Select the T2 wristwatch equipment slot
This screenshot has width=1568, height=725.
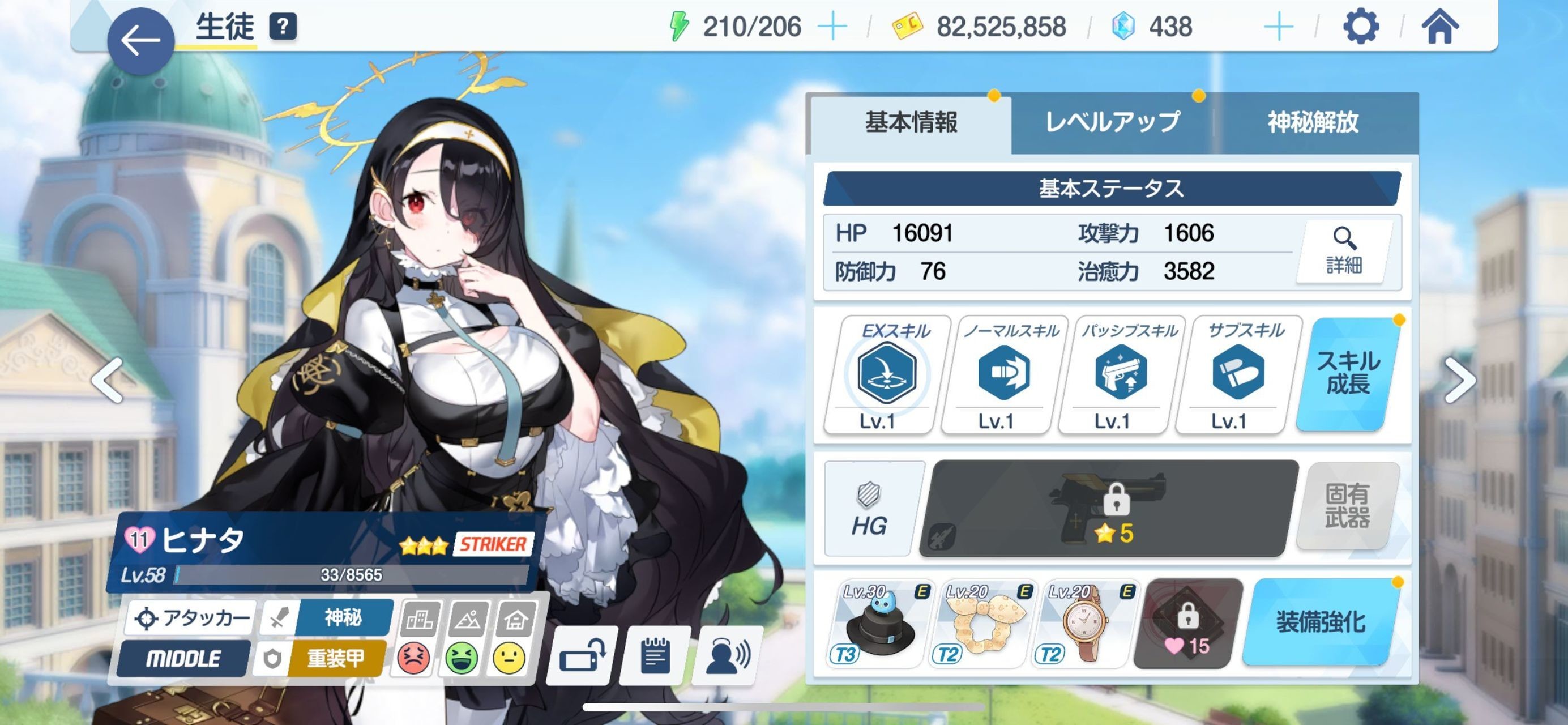click(x=1086, y=624)
